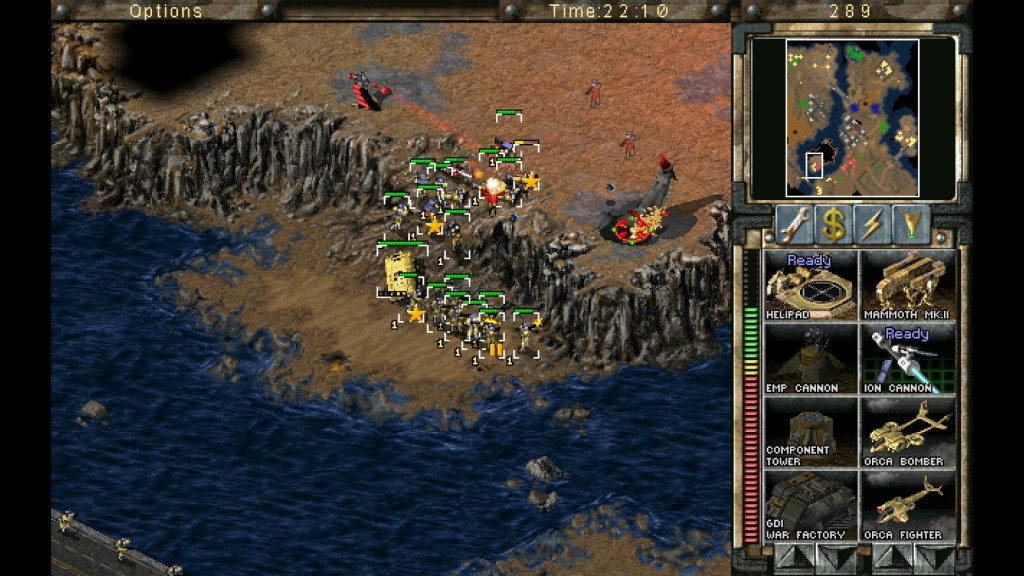Order an Orca Bomber

tap(908, 432)
